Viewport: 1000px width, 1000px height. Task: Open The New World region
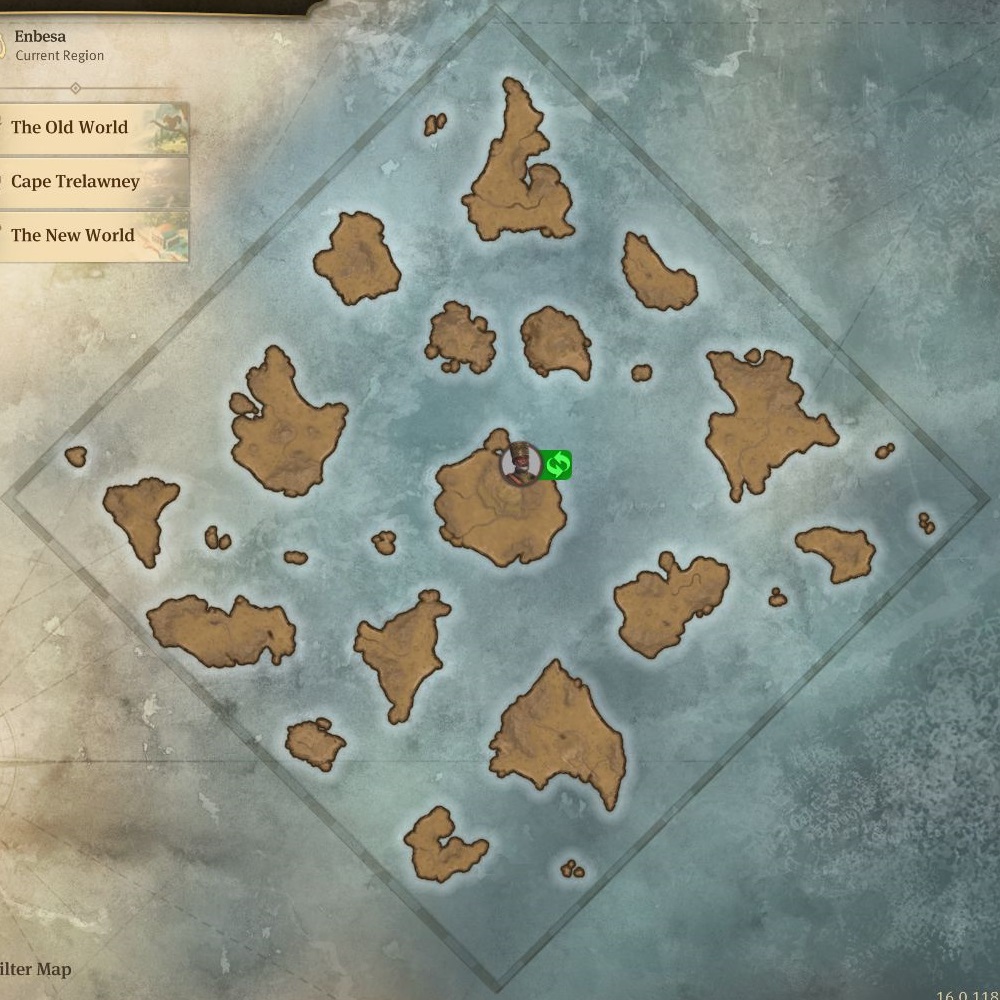(92, 236)
